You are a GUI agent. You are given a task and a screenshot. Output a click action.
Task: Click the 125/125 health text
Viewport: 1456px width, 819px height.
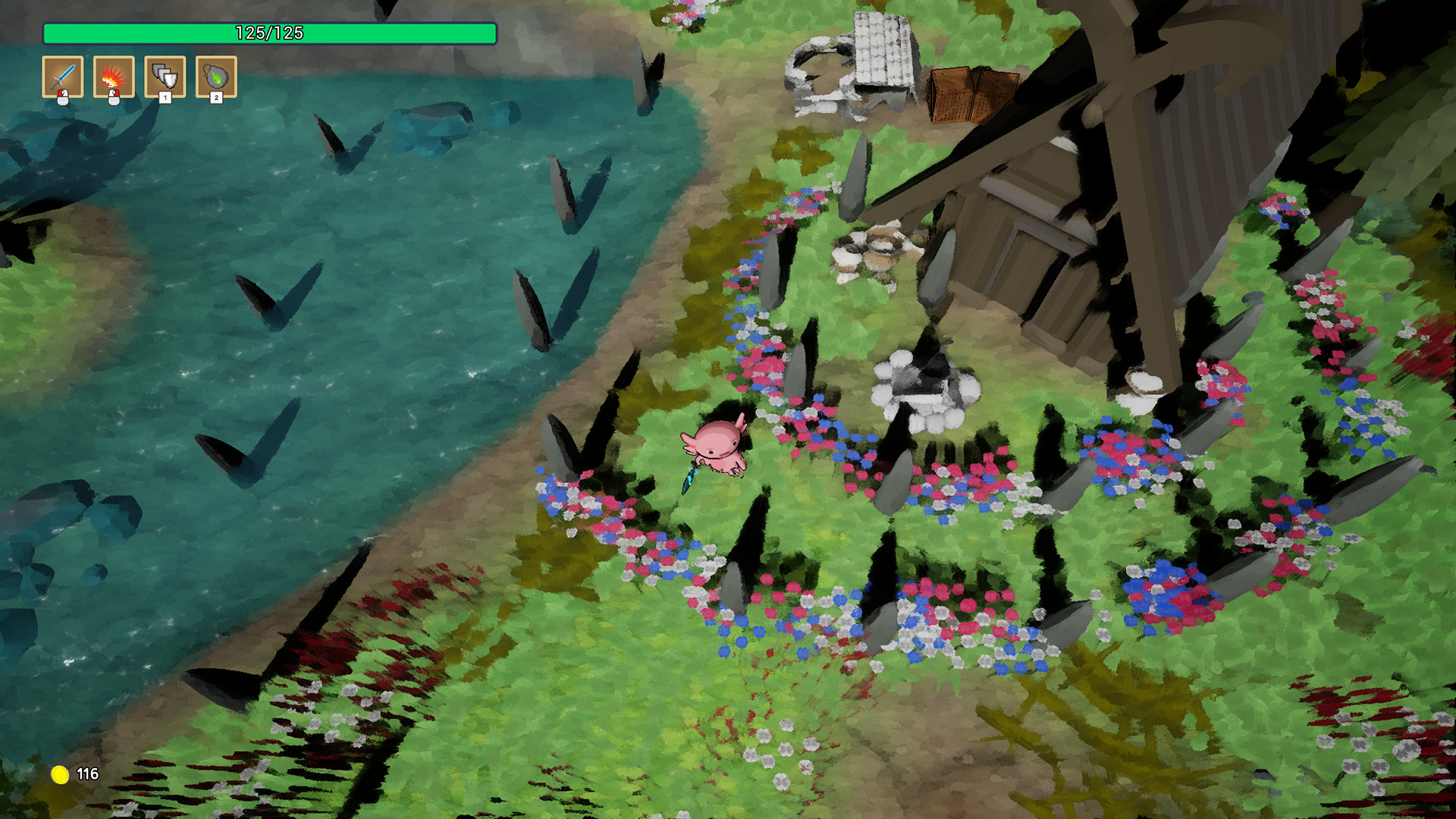point(270,33)
